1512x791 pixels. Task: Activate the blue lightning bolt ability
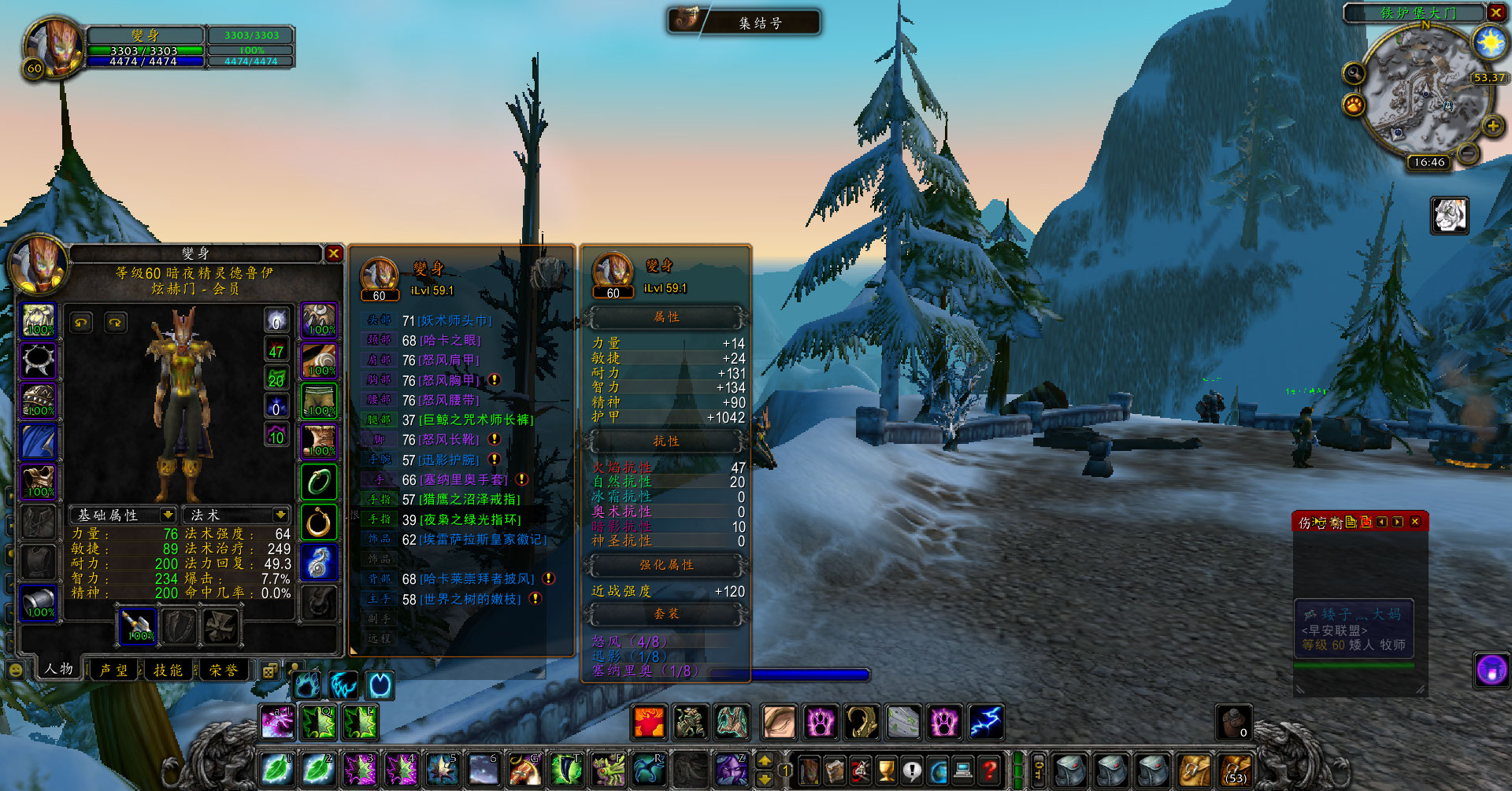coord(985,722)
